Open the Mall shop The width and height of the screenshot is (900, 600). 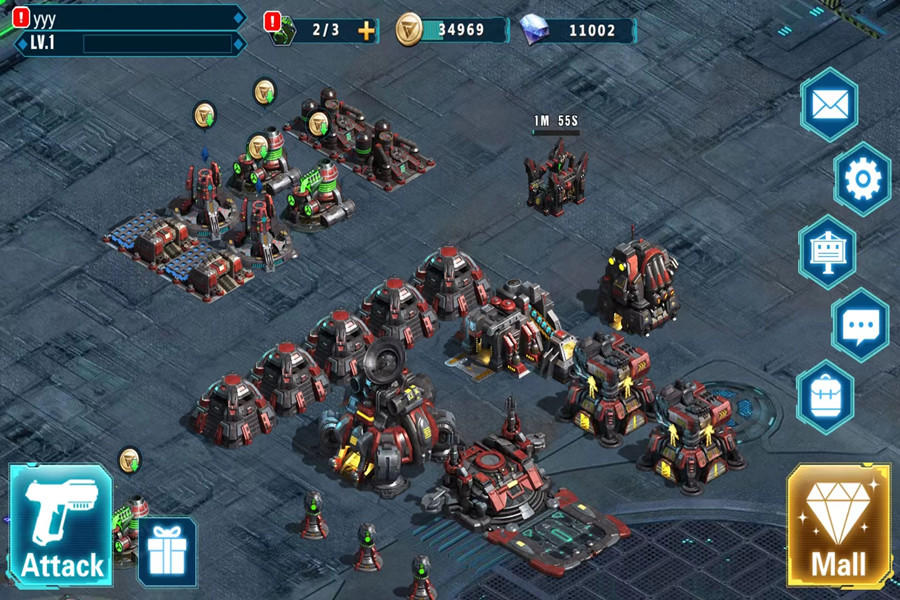838,525
